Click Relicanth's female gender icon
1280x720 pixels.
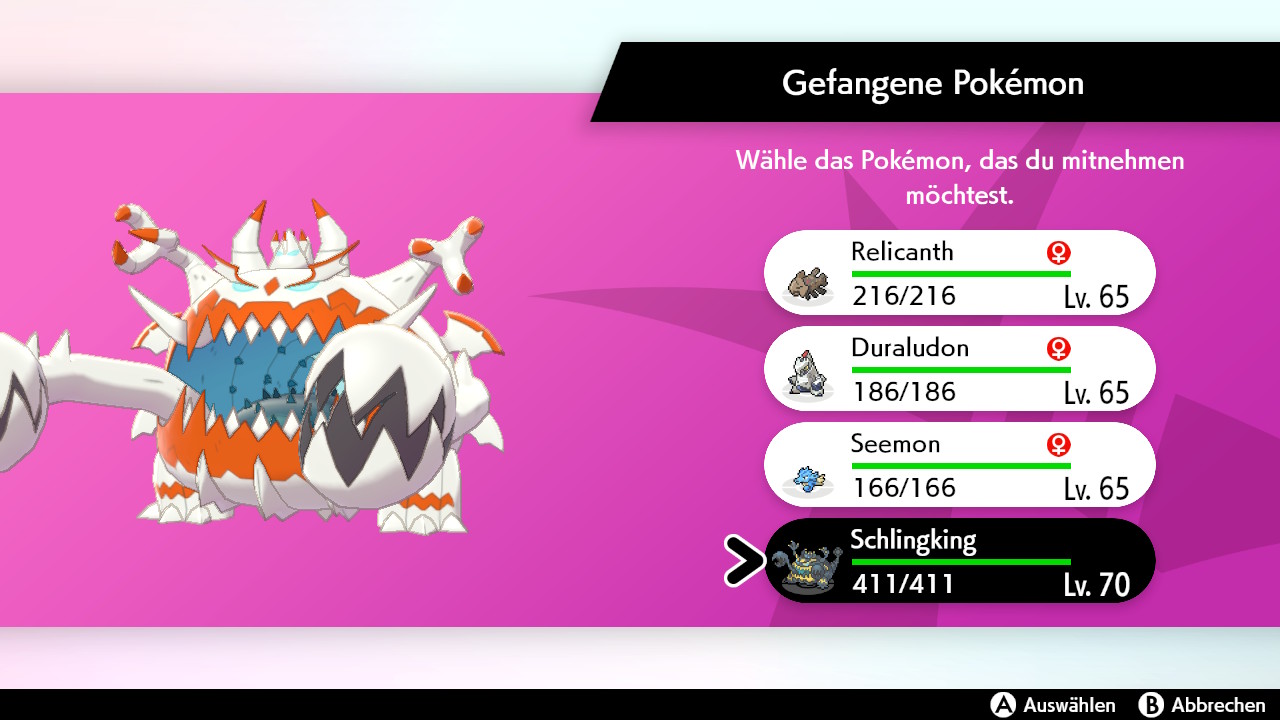tap(1057, 252)
